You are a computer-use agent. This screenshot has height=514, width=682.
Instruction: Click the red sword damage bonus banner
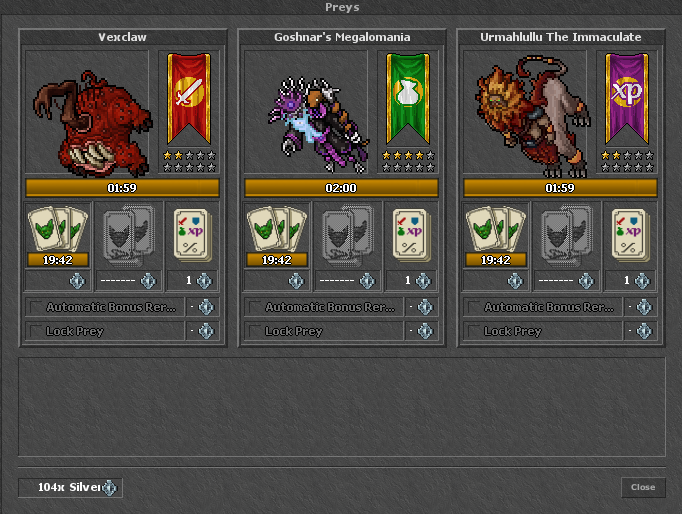tap(189, 98)
